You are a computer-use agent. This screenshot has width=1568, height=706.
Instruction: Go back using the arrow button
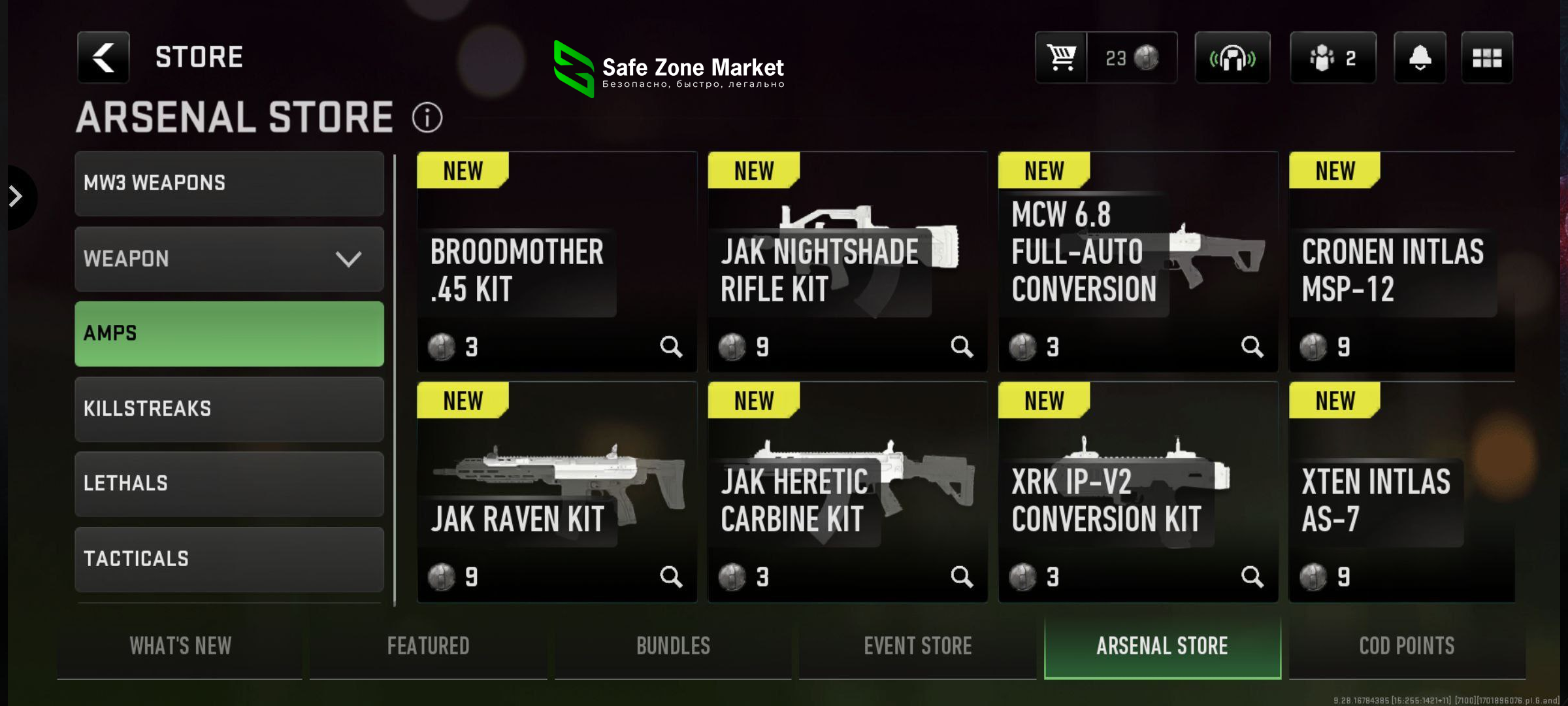pos(103,58)
